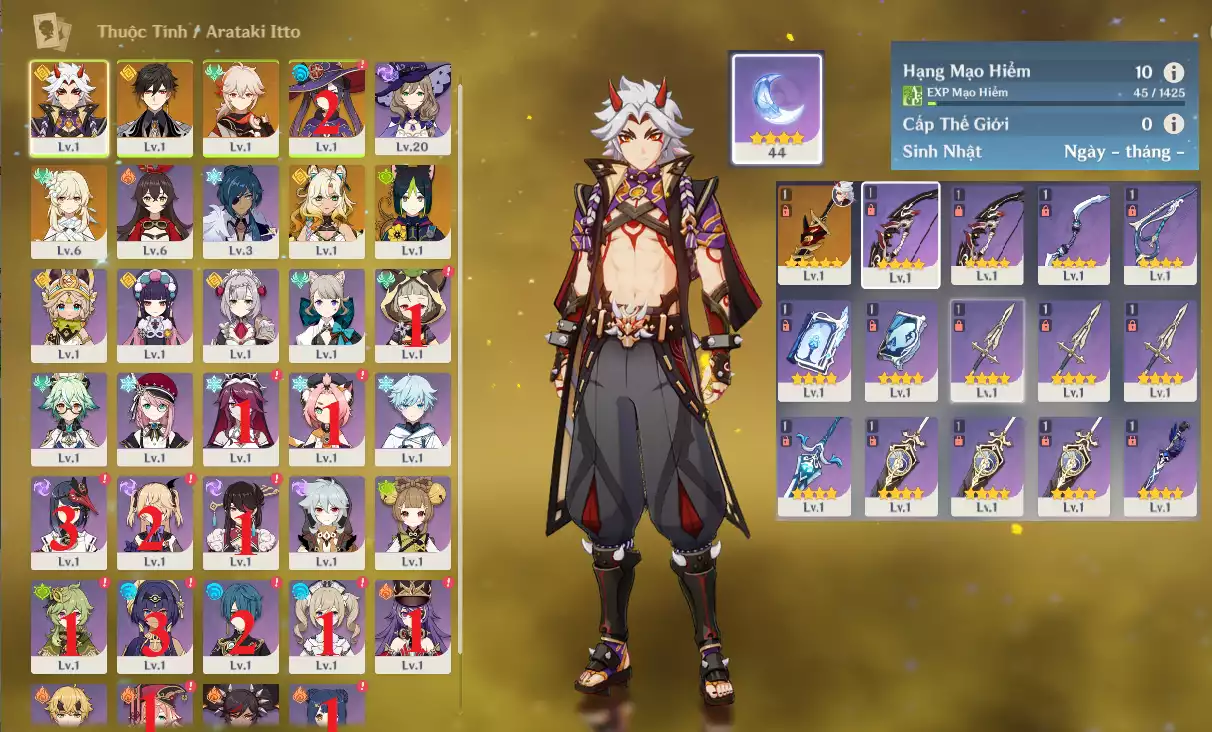The width and height of the screenshot is (1212, 732).
Task: Select the Lv.20 Lisa portrait
Action: pos(413,100)
